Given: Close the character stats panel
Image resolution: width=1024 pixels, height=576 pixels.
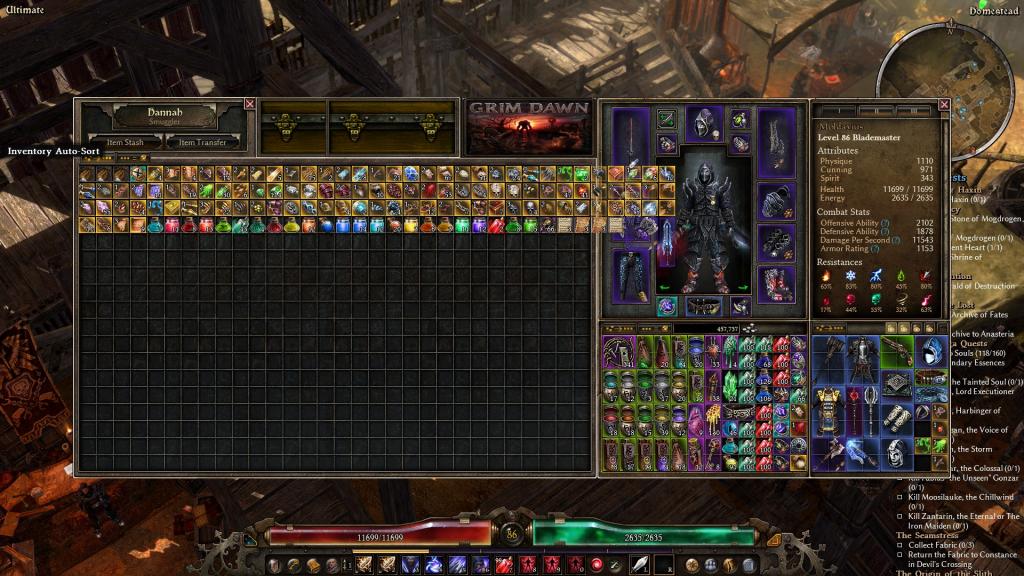Looking at the screenshot, I should click(x=944, y=104).
